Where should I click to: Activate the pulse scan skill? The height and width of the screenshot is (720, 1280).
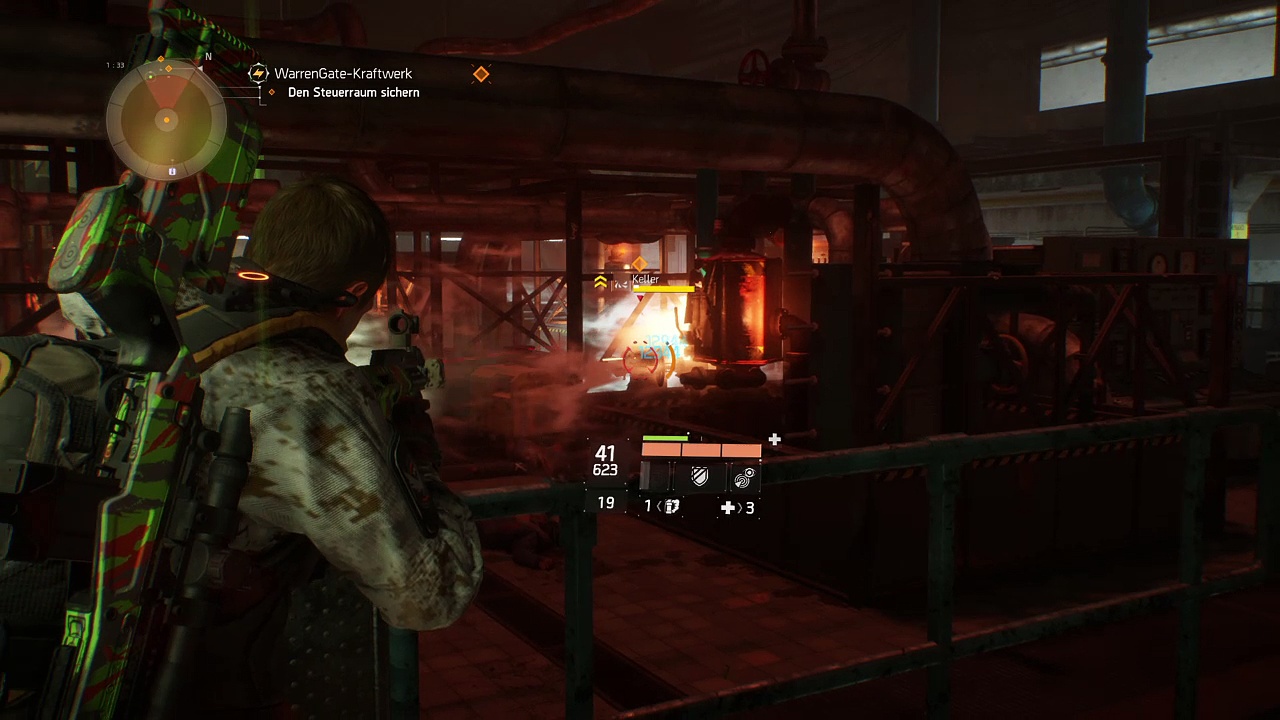tap(742, 478)
